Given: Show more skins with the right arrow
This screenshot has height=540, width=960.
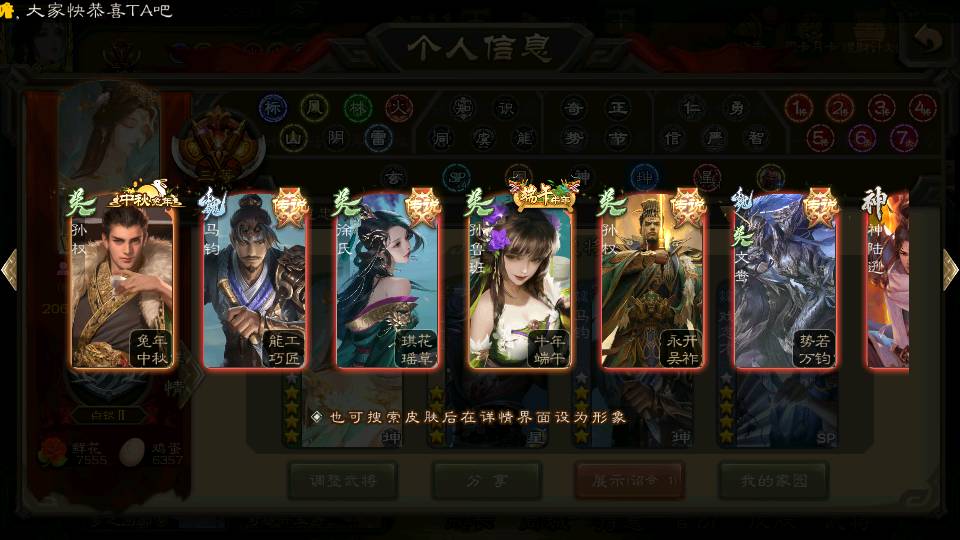Looking at the screenshot, I should click(x=950, y=270).
